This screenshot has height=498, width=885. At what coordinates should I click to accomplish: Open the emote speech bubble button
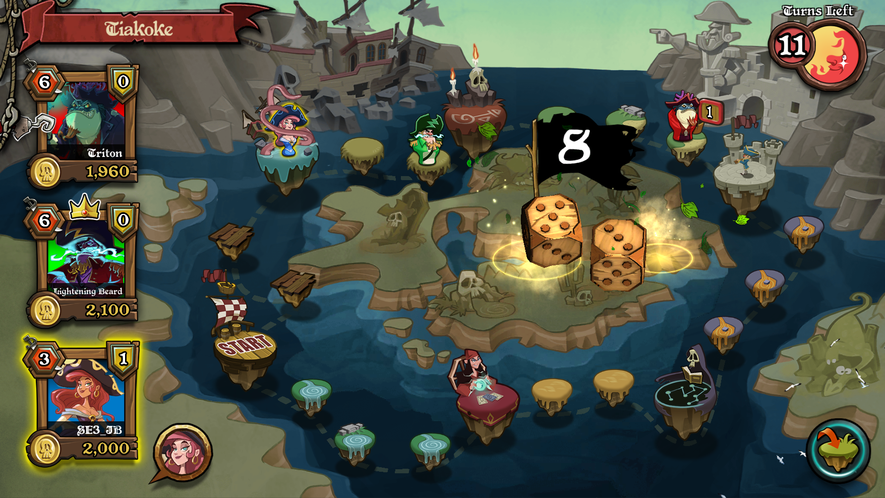(x=182, y=453)
